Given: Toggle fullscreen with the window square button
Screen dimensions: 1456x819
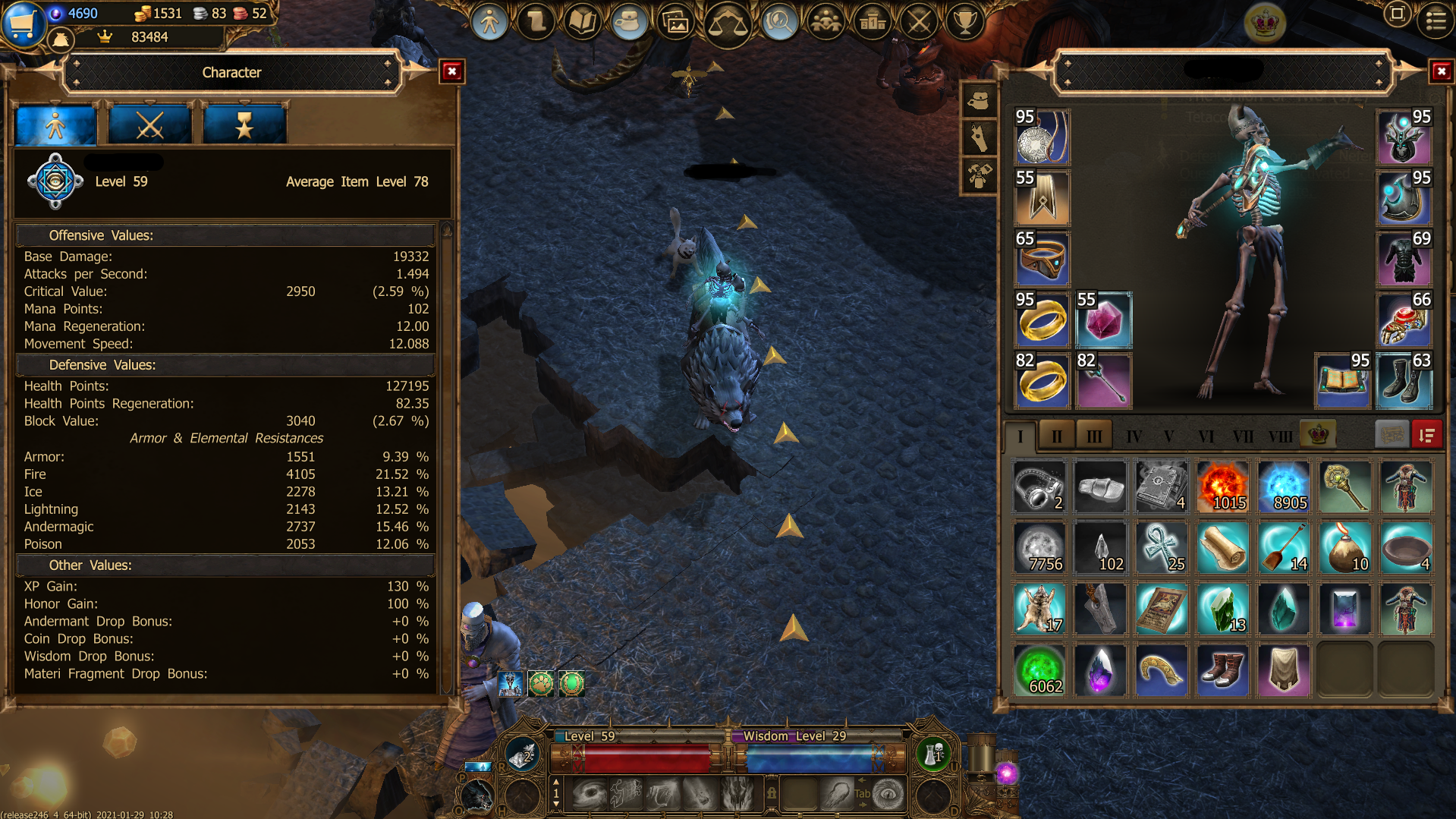Looking at the screenshot, I should pyautogui.click(x=1397, y=14).
